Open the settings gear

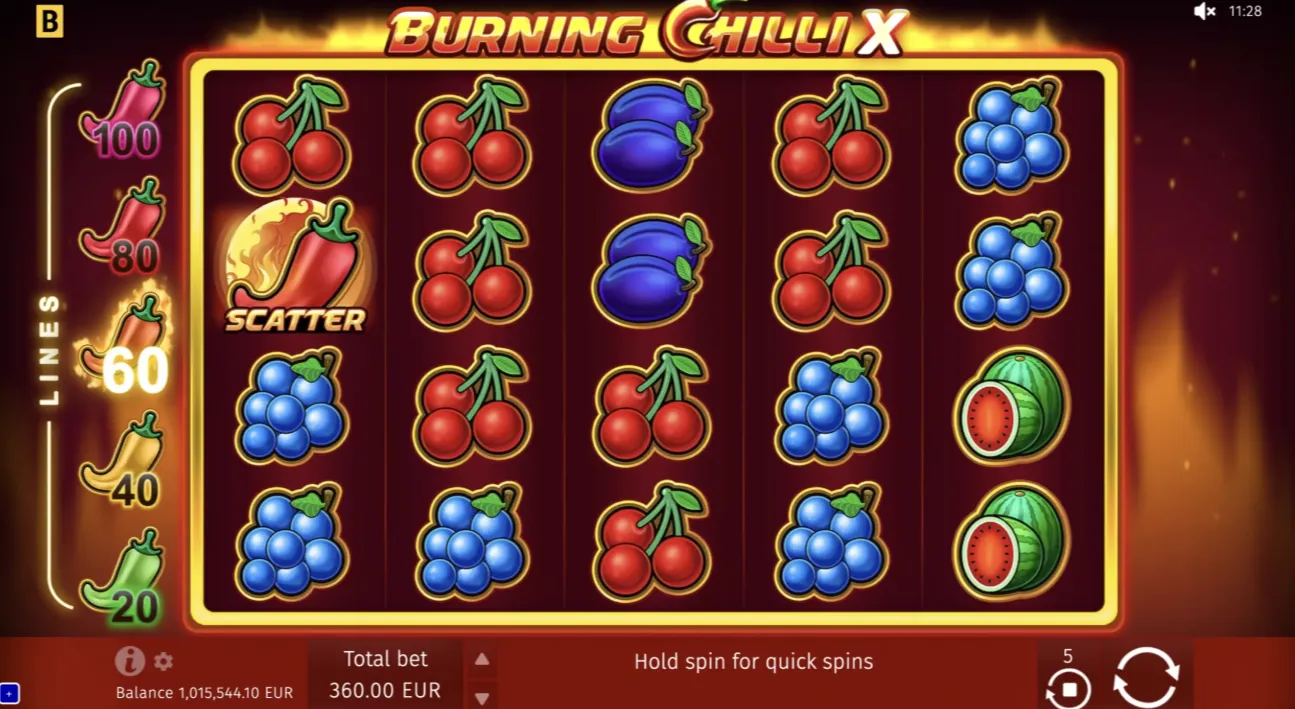click(x=164, y=661)
